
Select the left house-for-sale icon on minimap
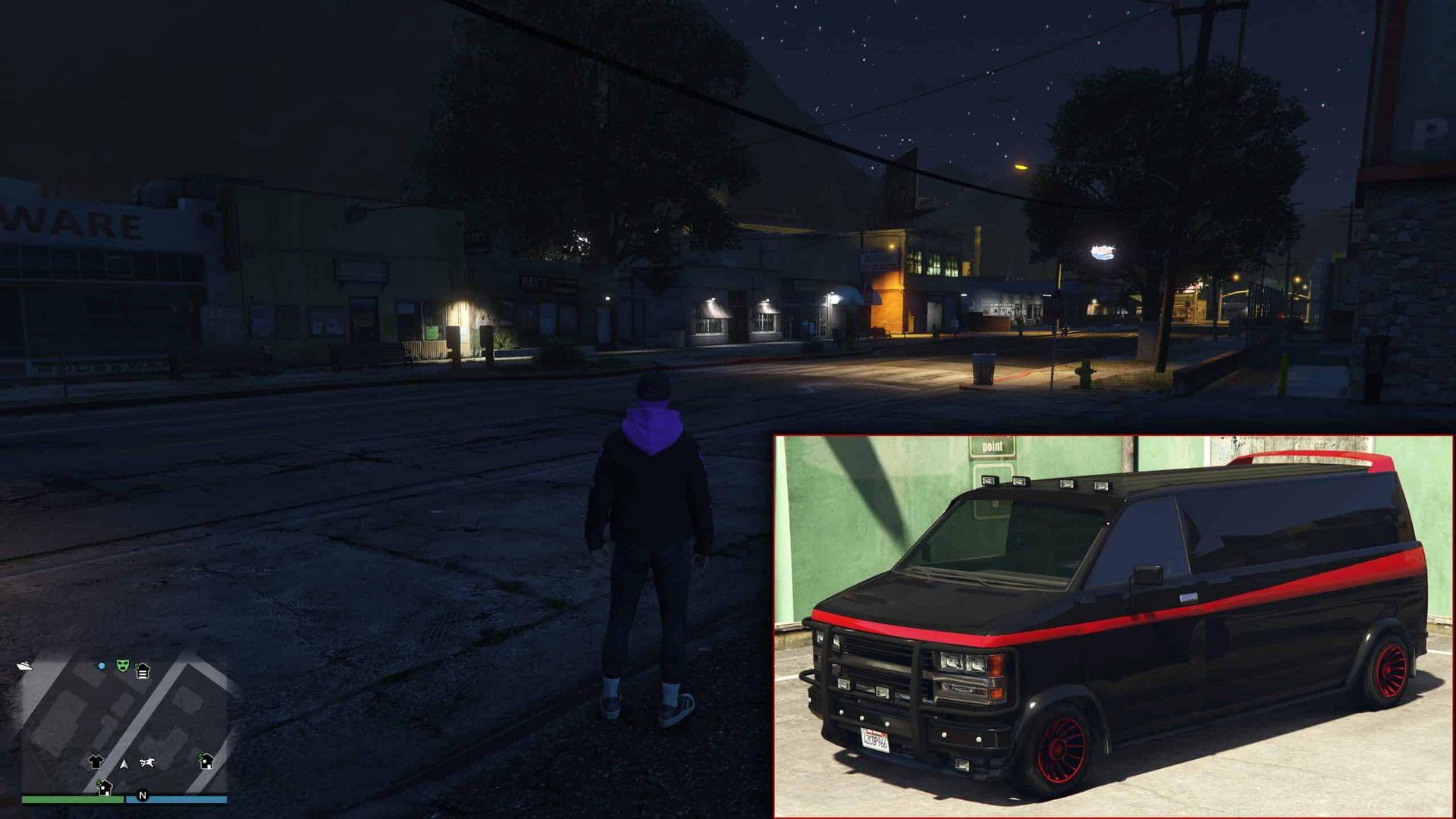click(104, 788)
